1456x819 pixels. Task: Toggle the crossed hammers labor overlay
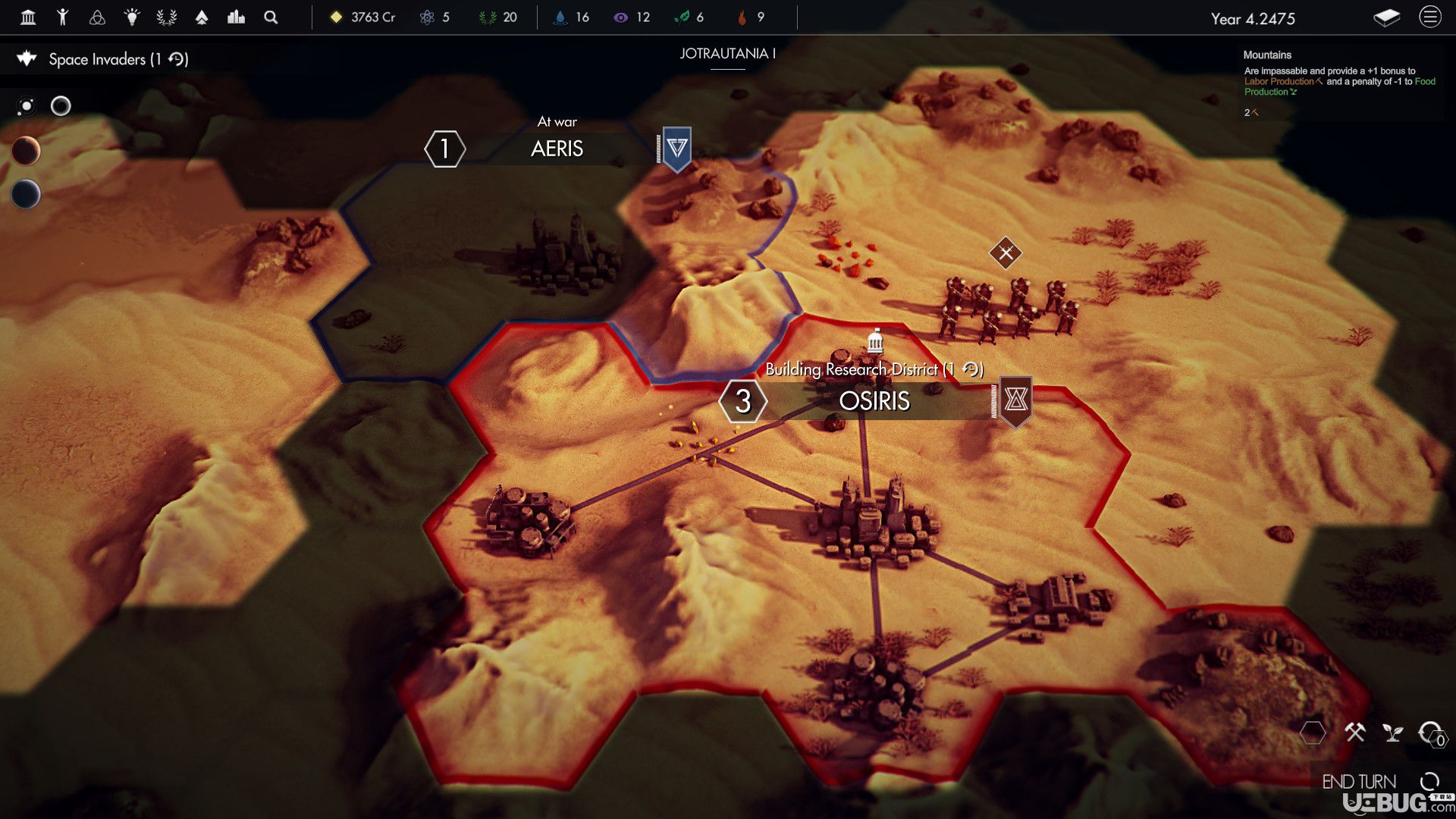tap(1354, 733)
